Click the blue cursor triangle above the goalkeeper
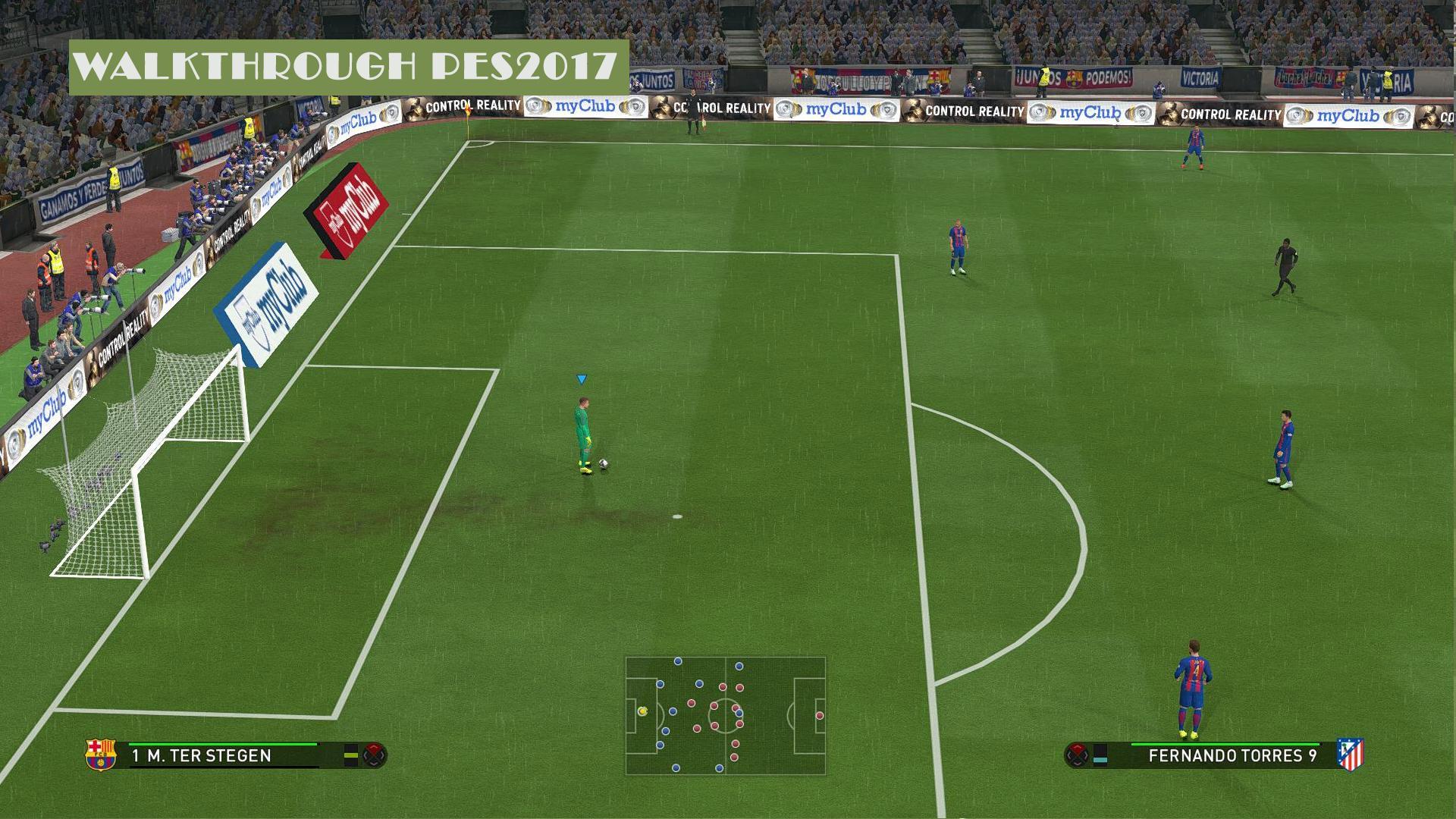Viewport: 1456px width, 819px height. click(582, 378)
